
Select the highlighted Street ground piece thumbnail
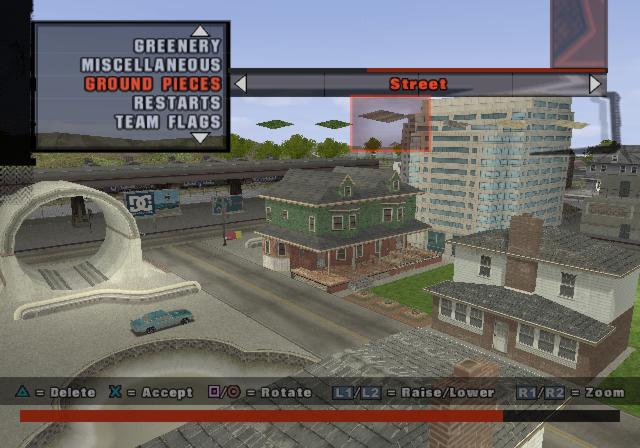pyautogui.click(x=389, y=124)
